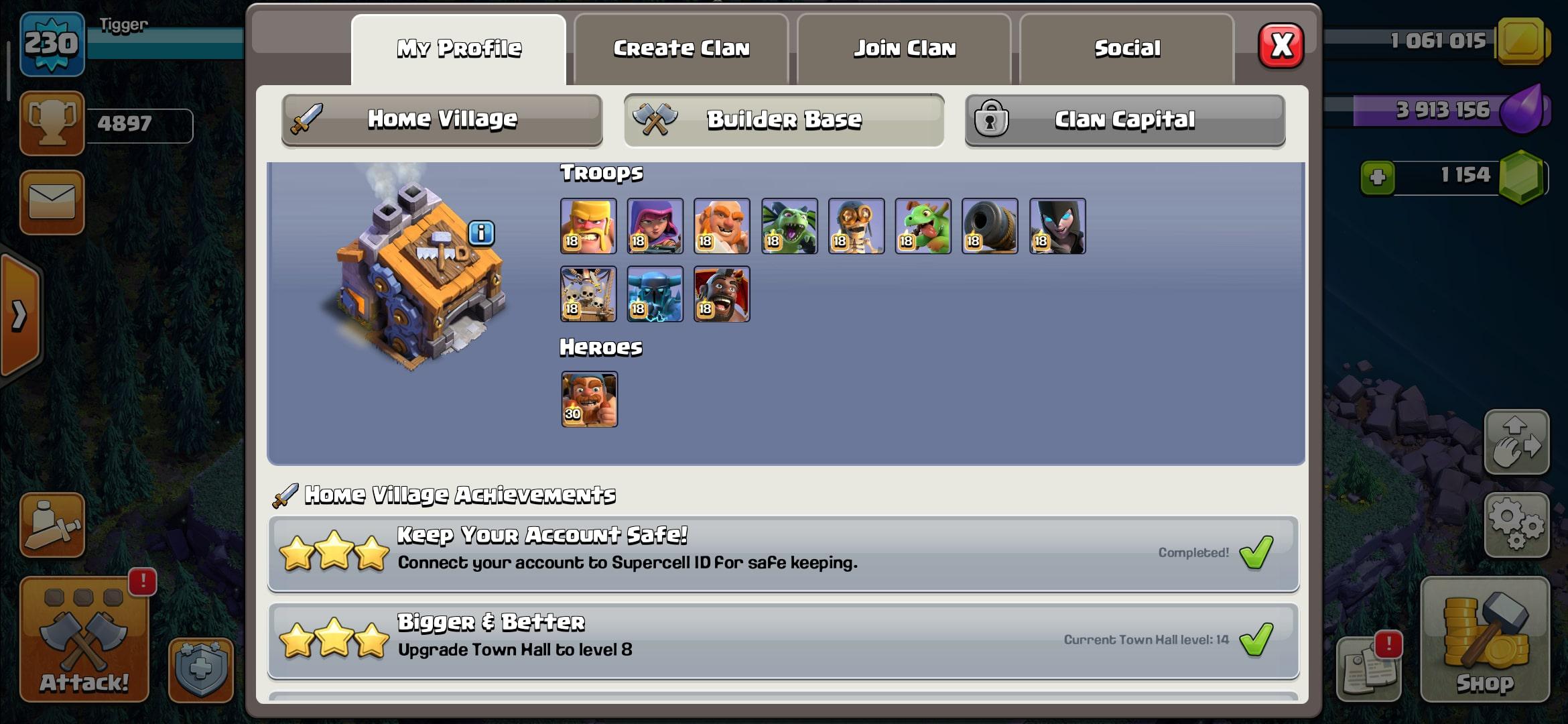Open the Join Clan tab
1568x724 pixels.
pyautogui.click(x=904, y=49)
